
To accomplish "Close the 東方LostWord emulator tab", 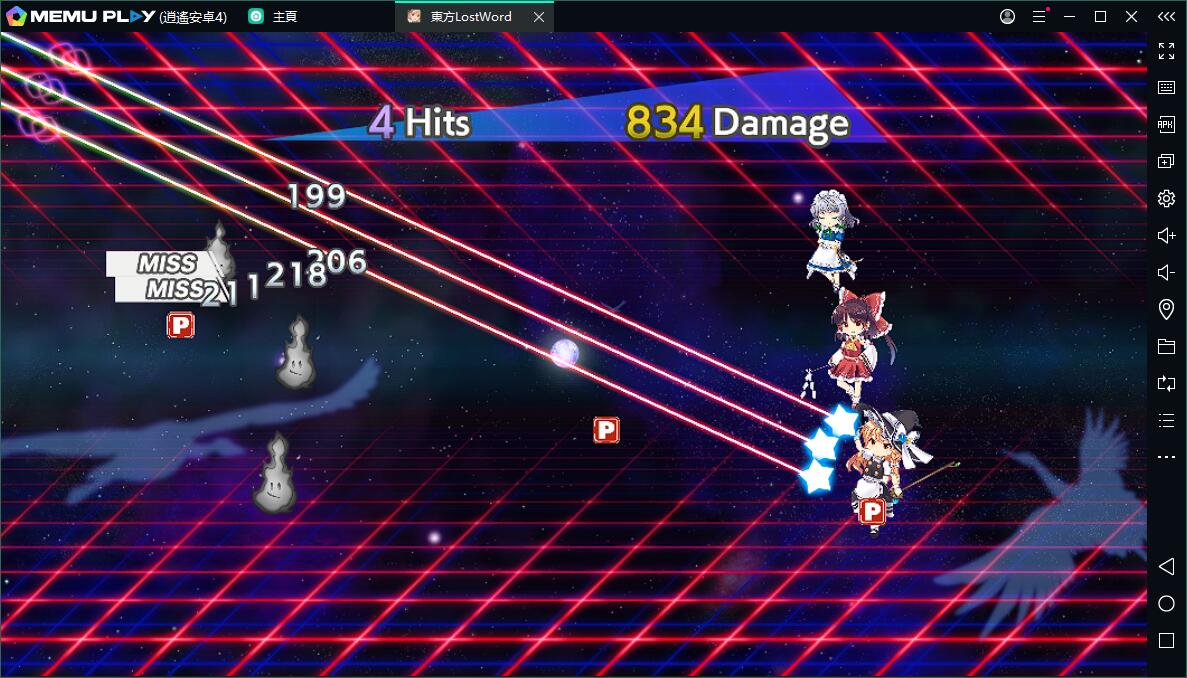I will point(539,17).
